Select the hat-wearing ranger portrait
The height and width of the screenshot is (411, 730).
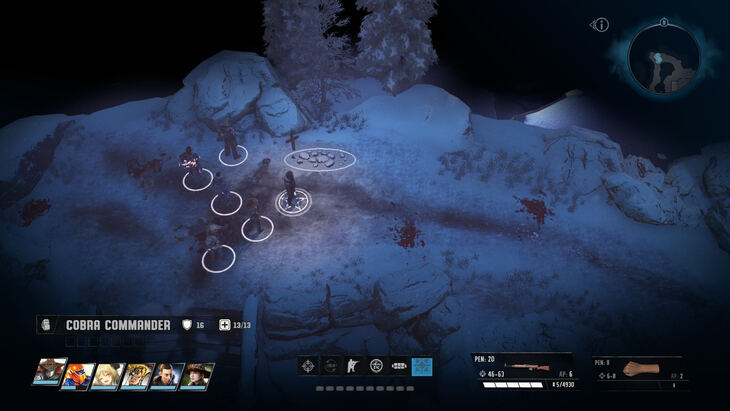point(197,375)
